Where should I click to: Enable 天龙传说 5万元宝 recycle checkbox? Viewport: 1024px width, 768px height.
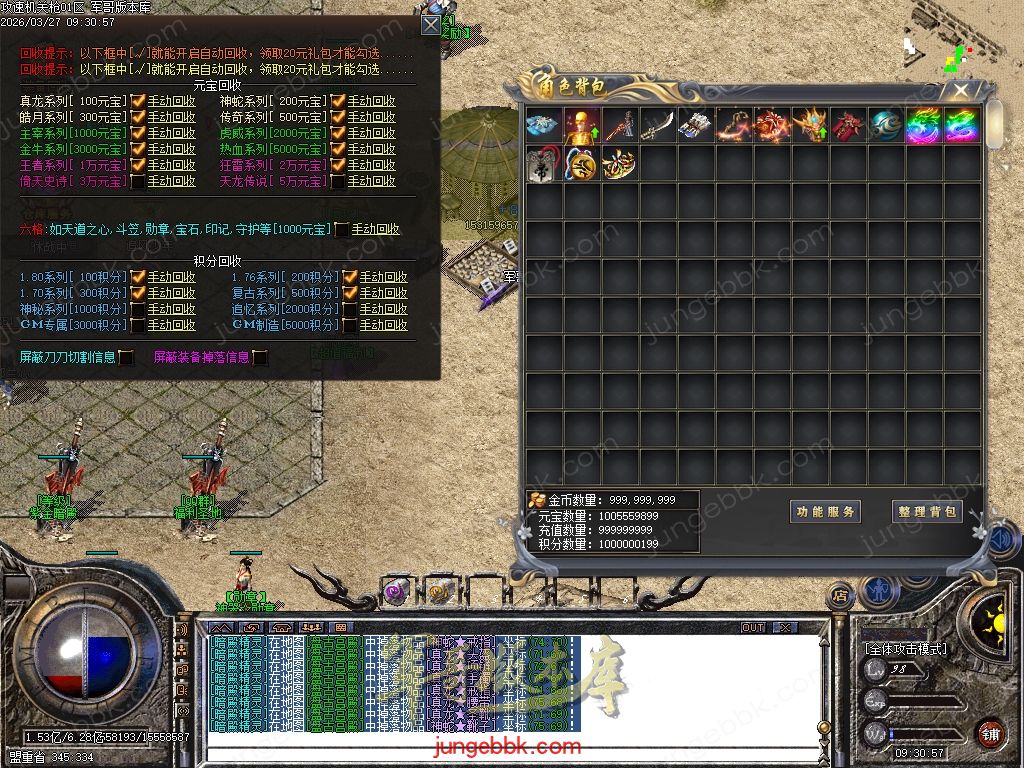click(x=339, y=181)
